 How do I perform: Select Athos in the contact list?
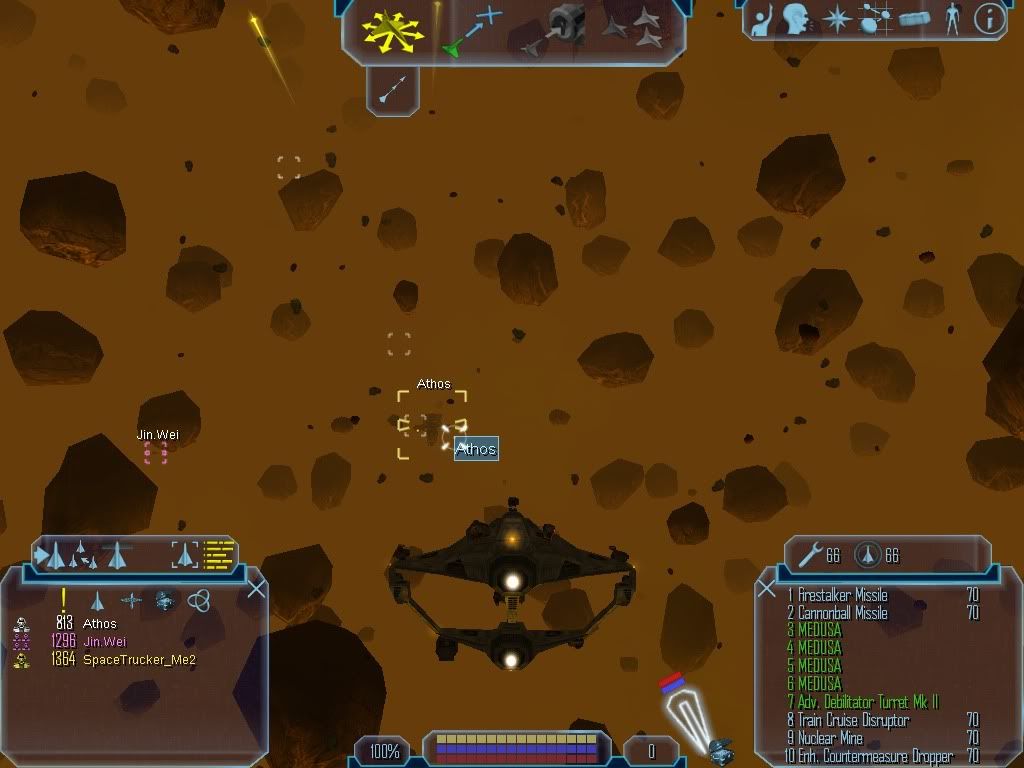pos(99,624)
